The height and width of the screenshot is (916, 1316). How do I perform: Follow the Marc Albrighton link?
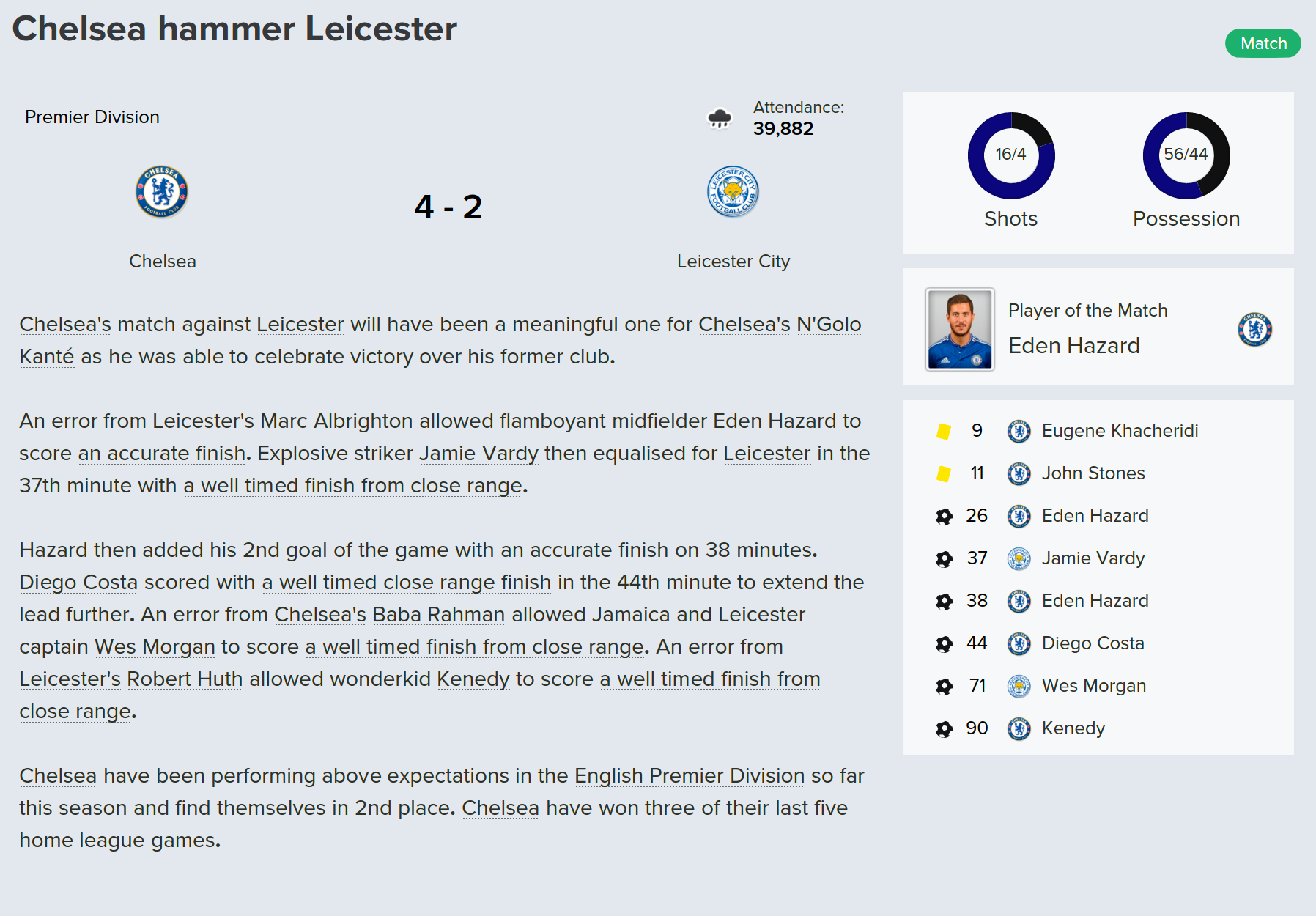pos(336,421)
